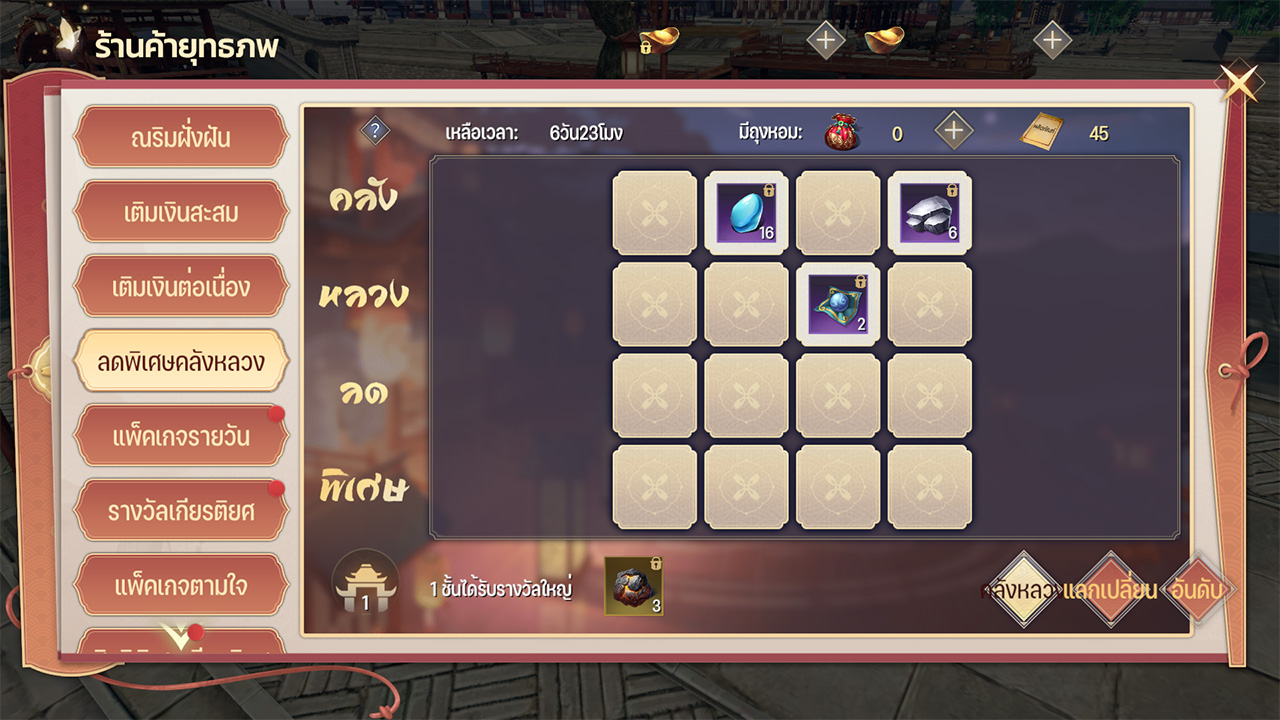
Task: Select the blue gem reward tile
Action: 746,213
